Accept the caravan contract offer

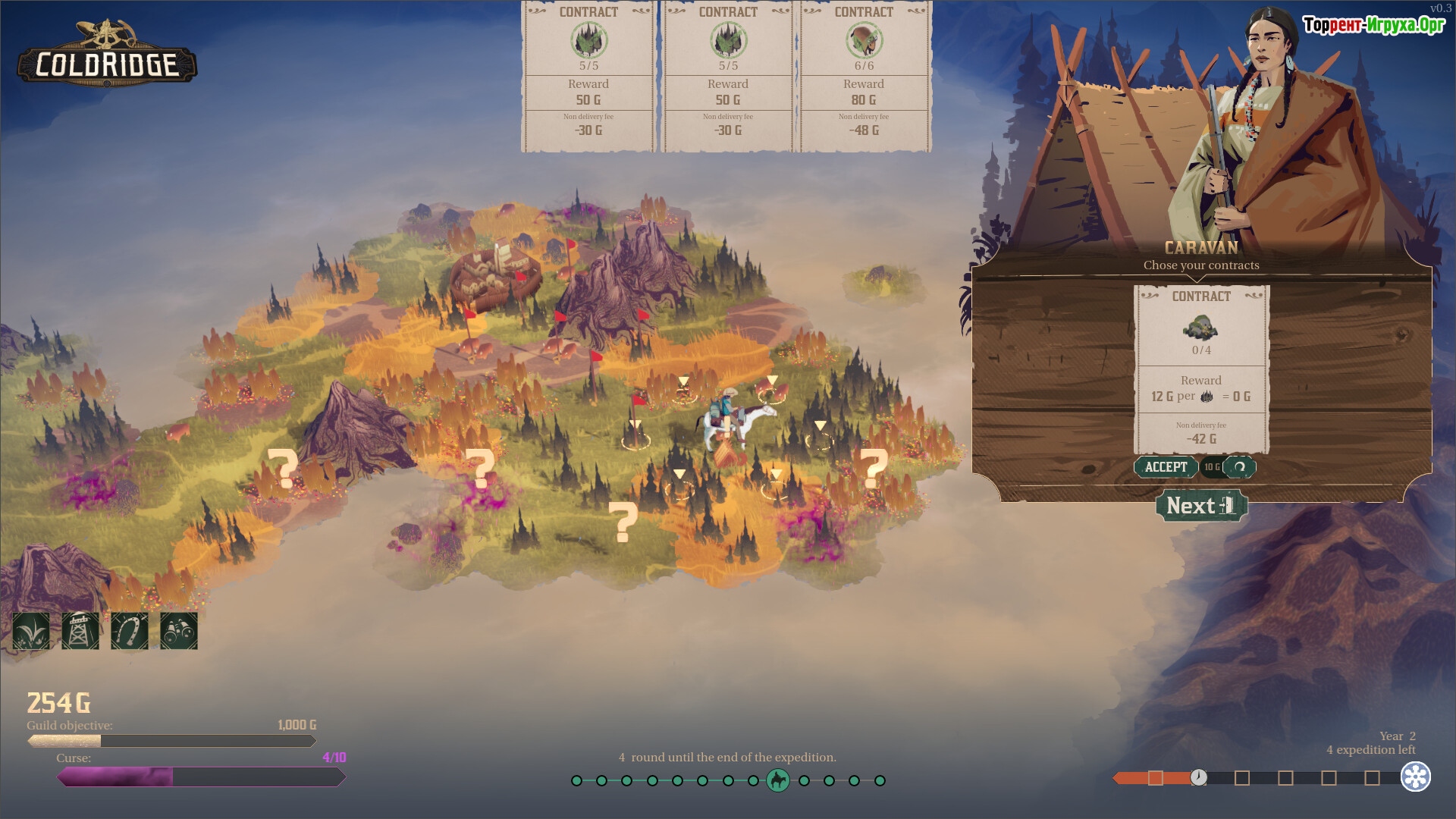[x=1166, y=467]
